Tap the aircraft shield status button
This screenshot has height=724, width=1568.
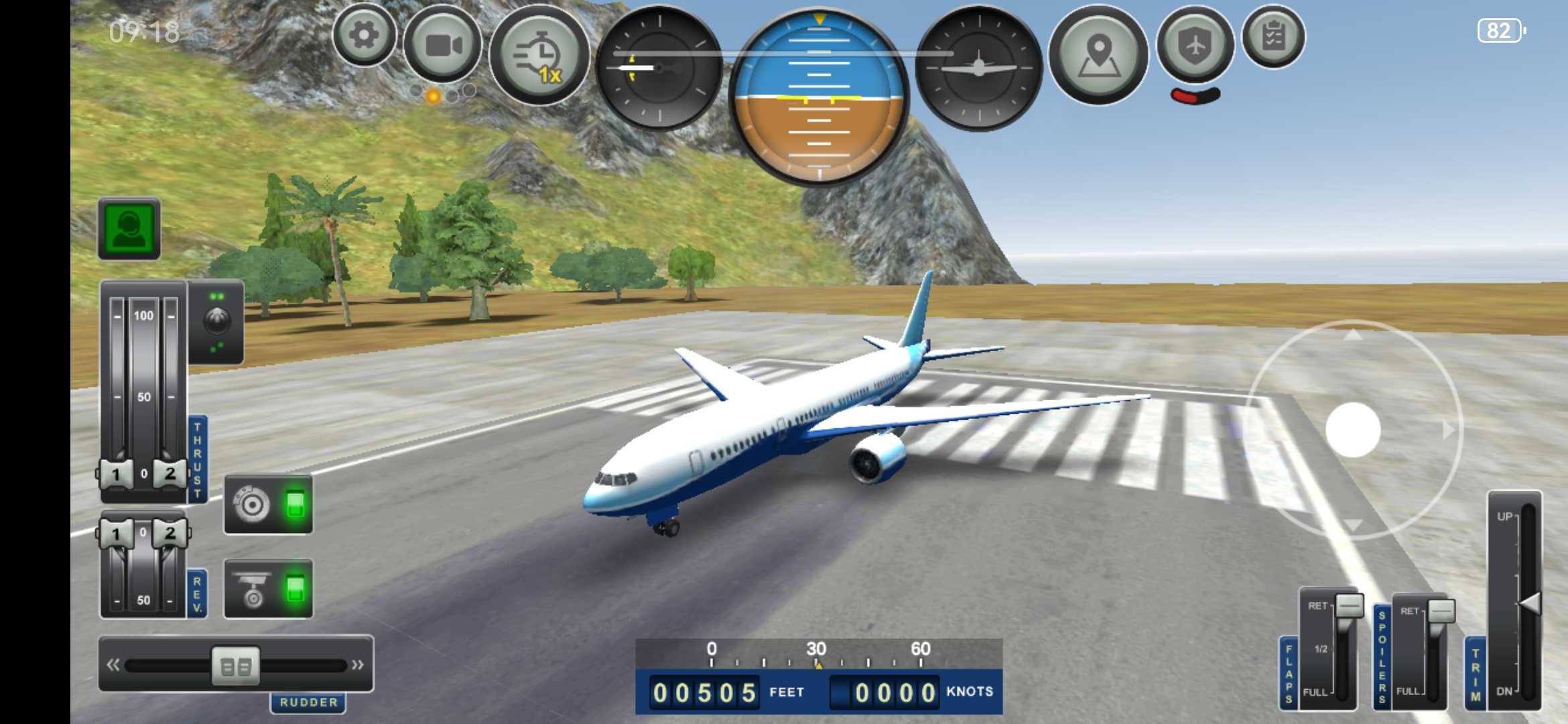click(1196, 46)
